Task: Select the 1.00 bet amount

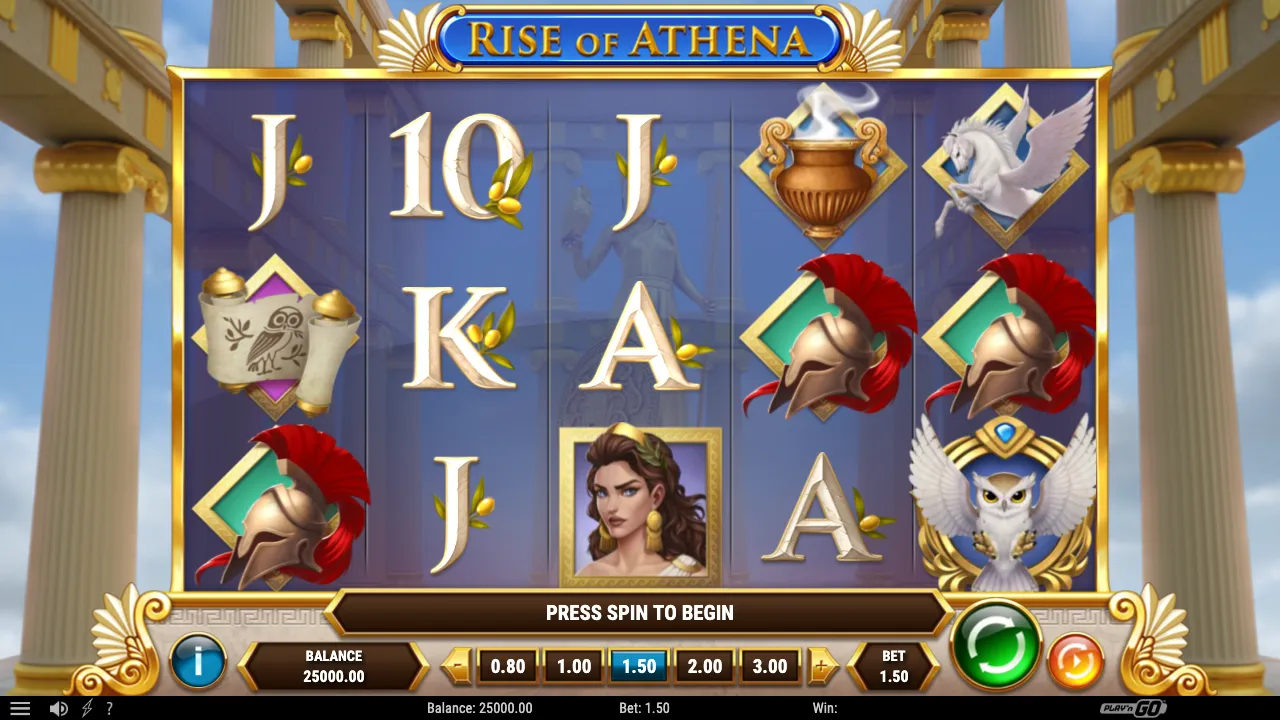Action: (572, 665)
